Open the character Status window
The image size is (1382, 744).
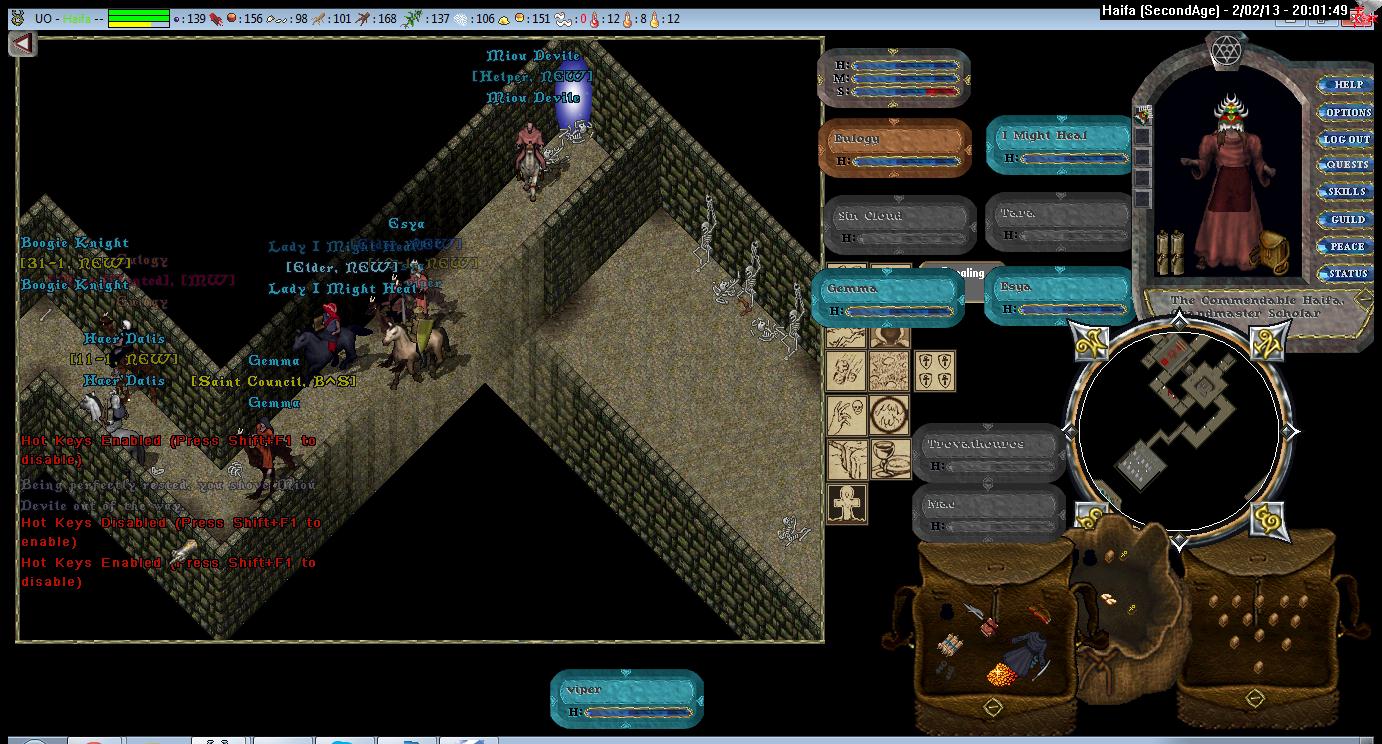click(x=1347, y=273)
